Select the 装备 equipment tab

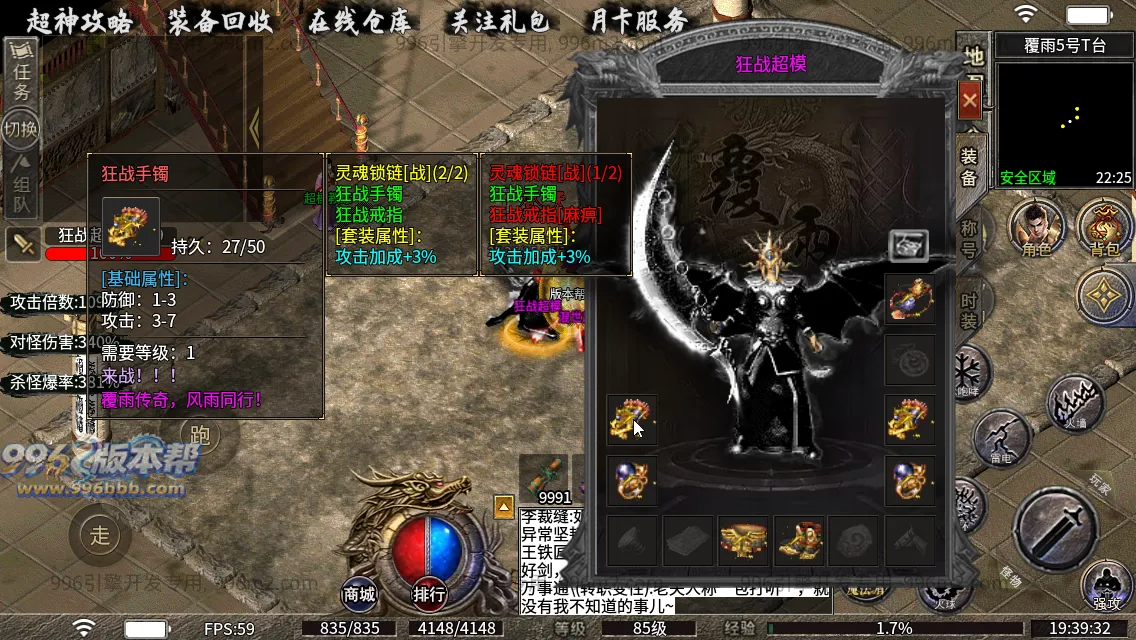click(969, 167)
